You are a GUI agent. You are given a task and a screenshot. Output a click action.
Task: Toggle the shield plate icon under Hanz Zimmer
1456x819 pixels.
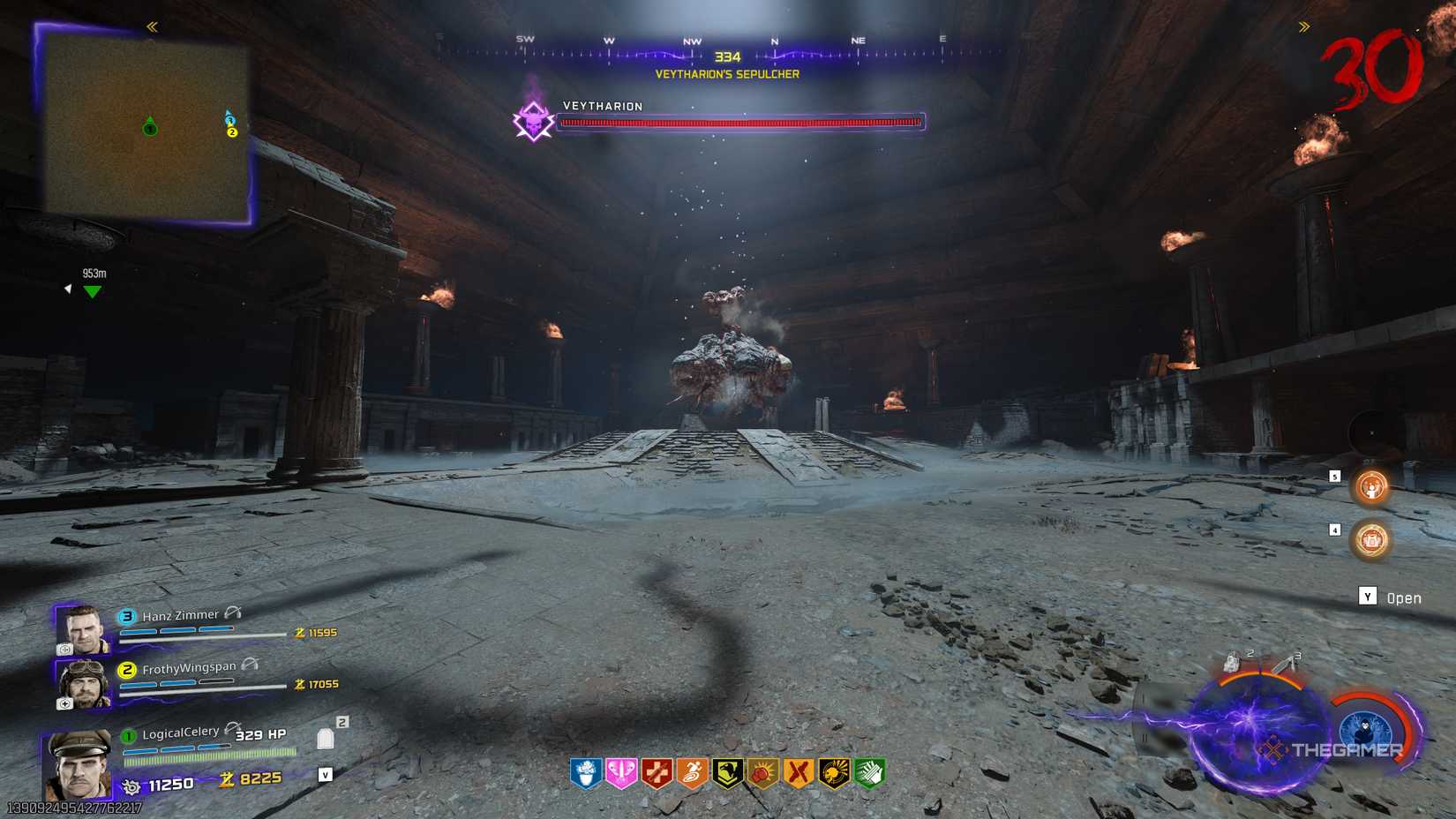pyautogui.click(x=64, y=650)
